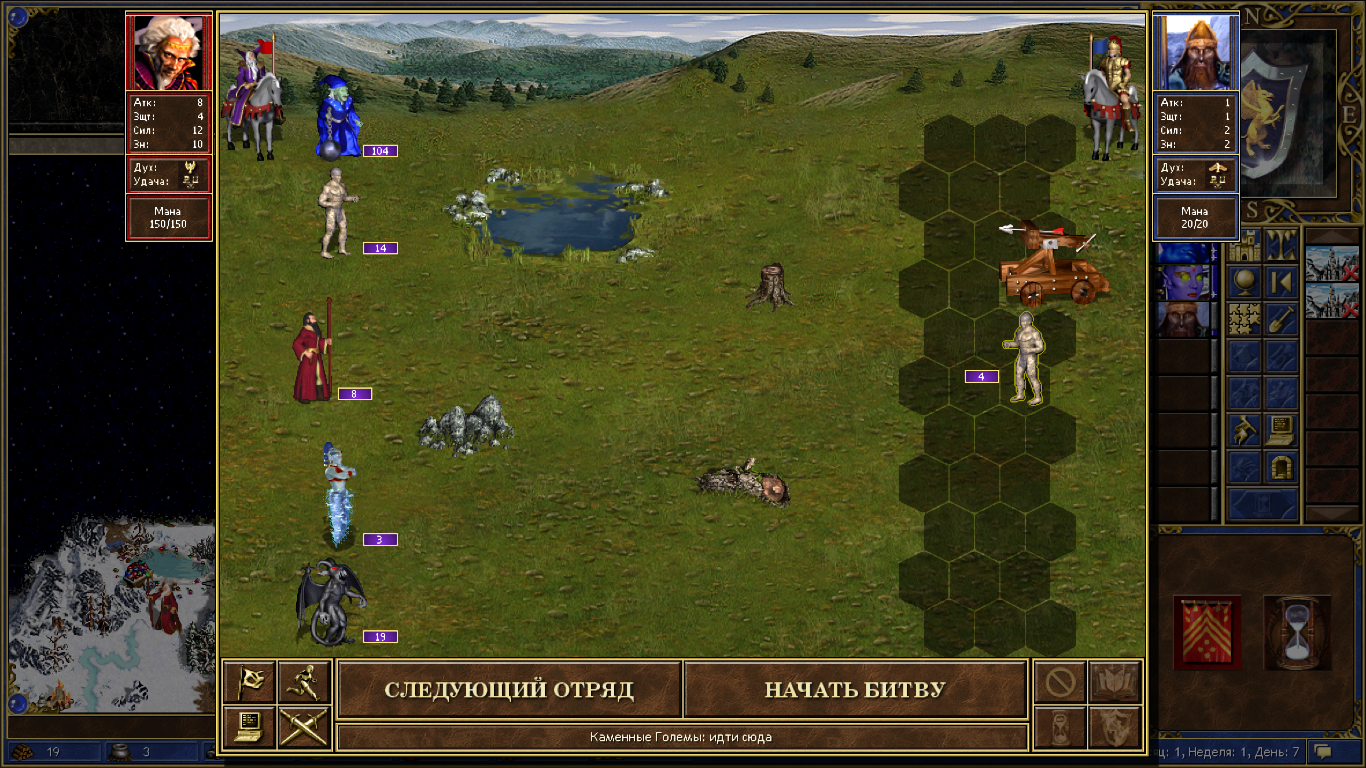Retreat using the running man button
1366x768 pixels.
pyautogui.click(x=304, y=682)
